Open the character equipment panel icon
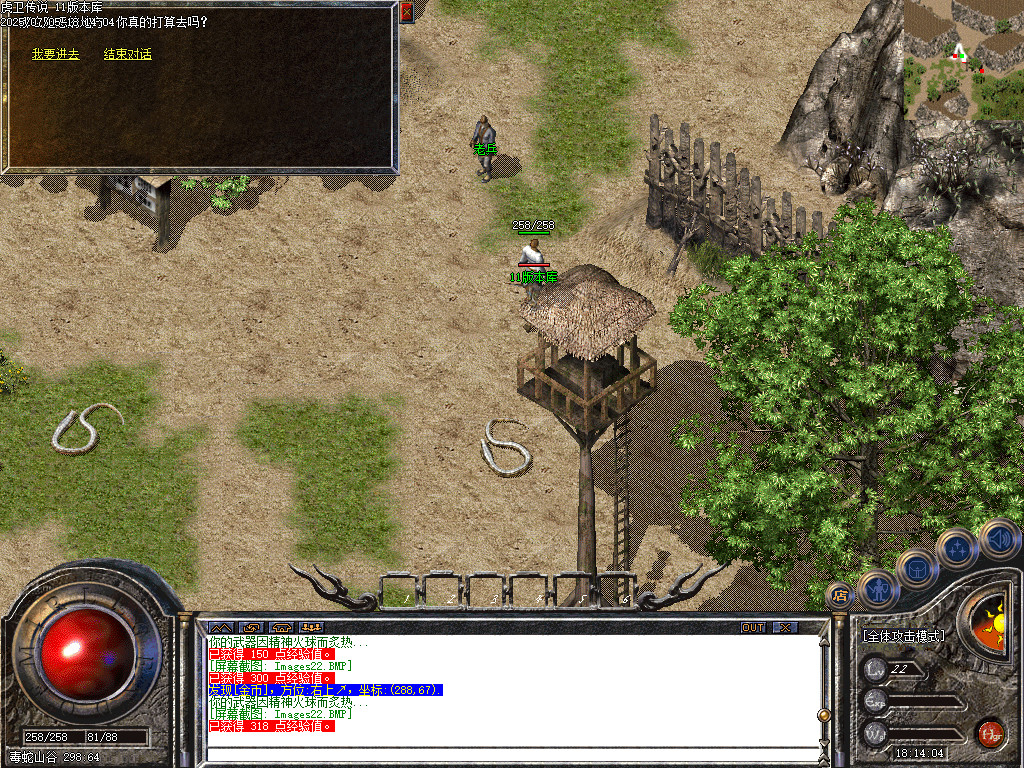The width and height of the screenshot is (1024, 768). [x=878, y=588]
